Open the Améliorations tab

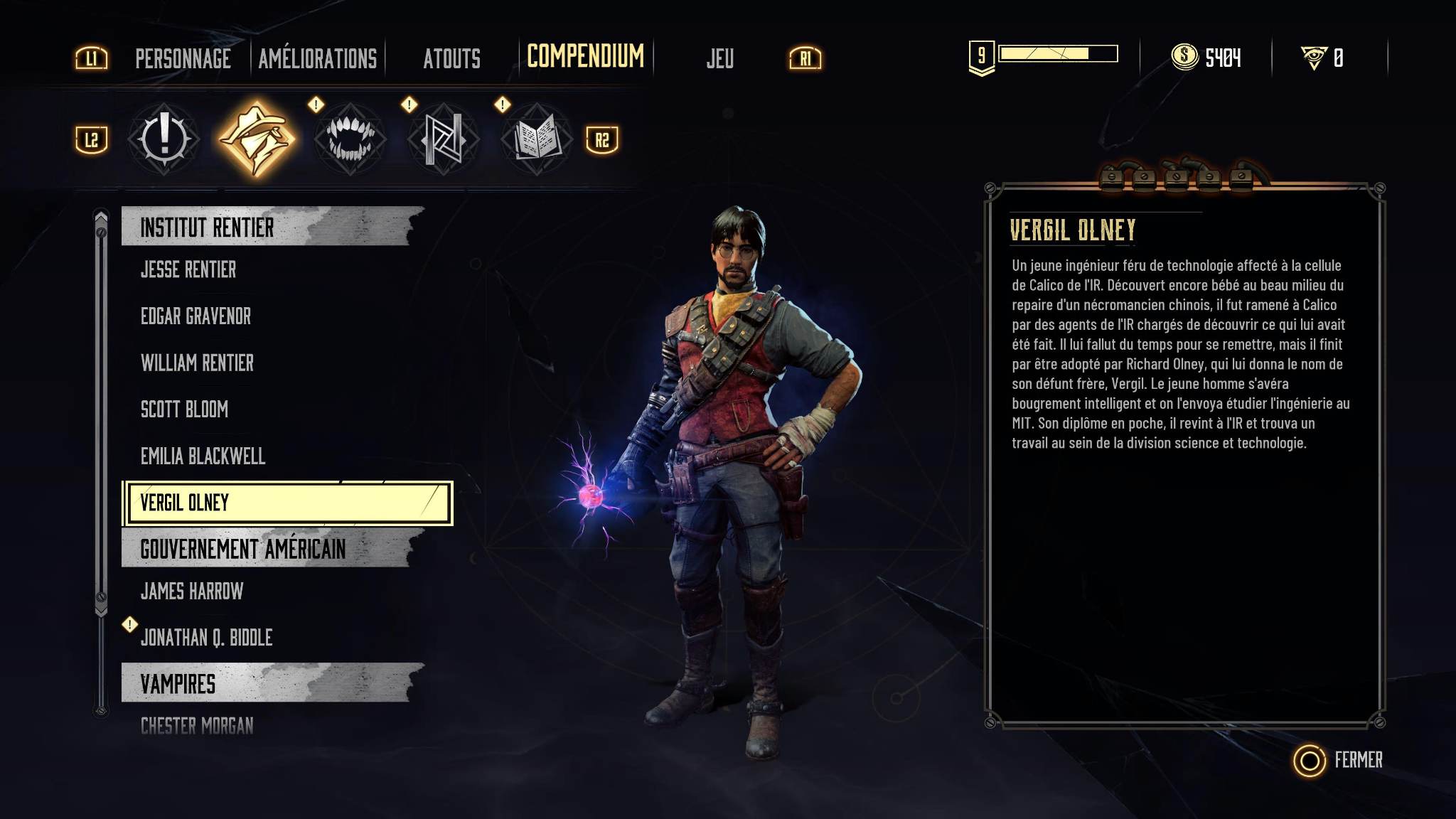(x=317, y=58)
